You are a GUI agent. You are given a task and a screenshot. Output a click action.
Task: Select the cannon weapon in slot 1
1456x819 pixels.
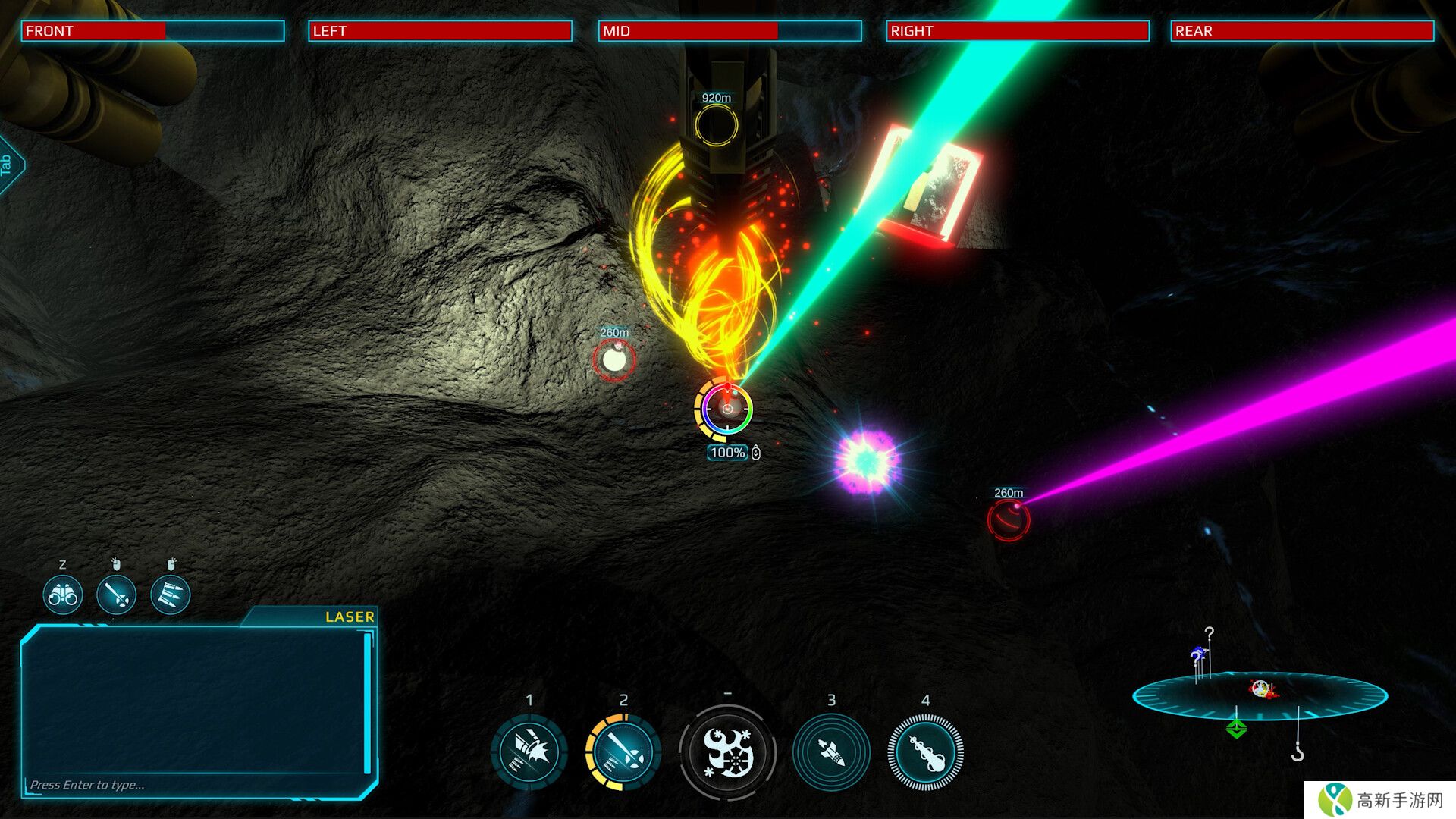pos(529,752)
